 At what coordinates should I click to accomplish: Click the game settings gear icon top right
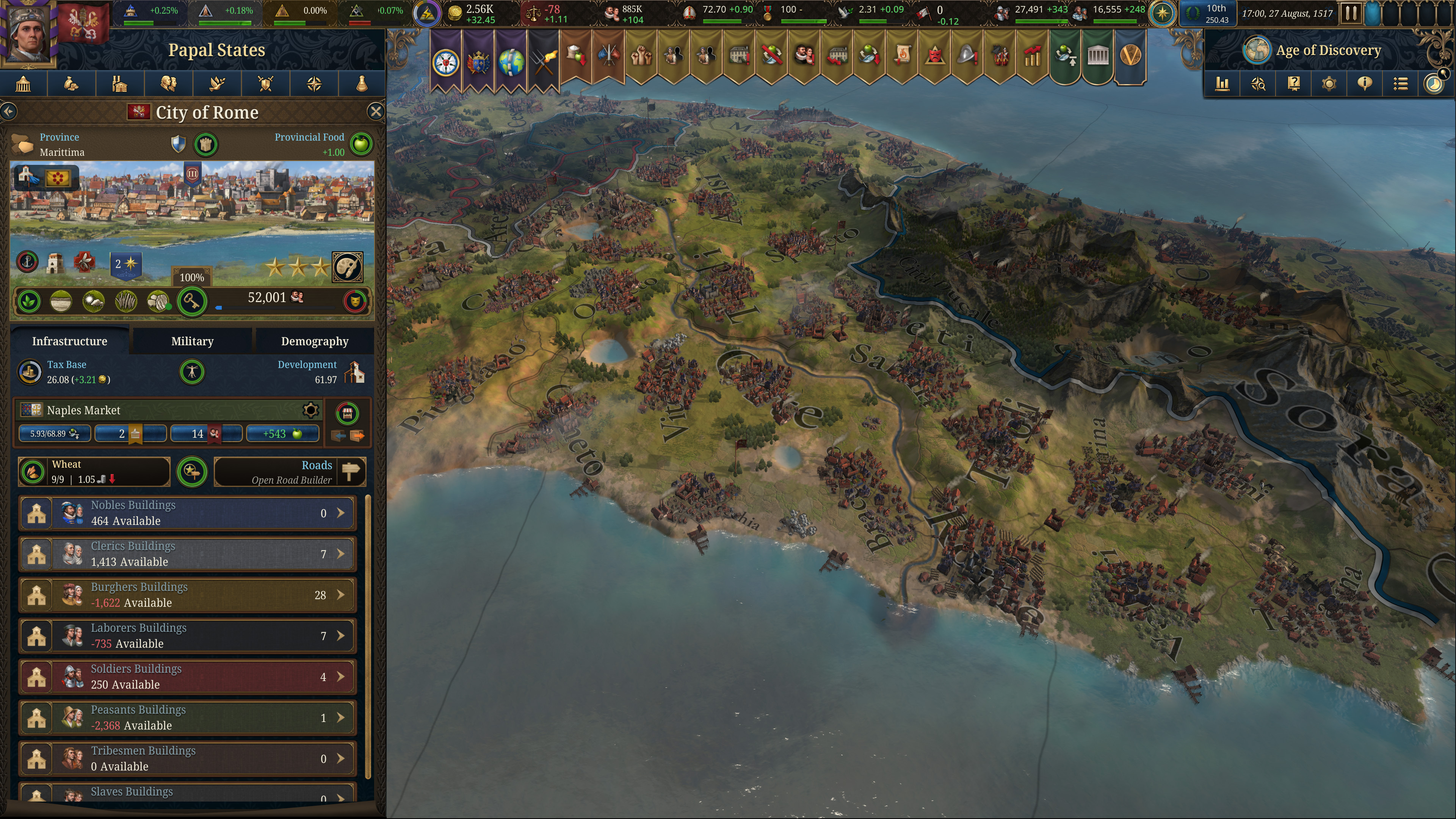click(x=1329, y=84)
